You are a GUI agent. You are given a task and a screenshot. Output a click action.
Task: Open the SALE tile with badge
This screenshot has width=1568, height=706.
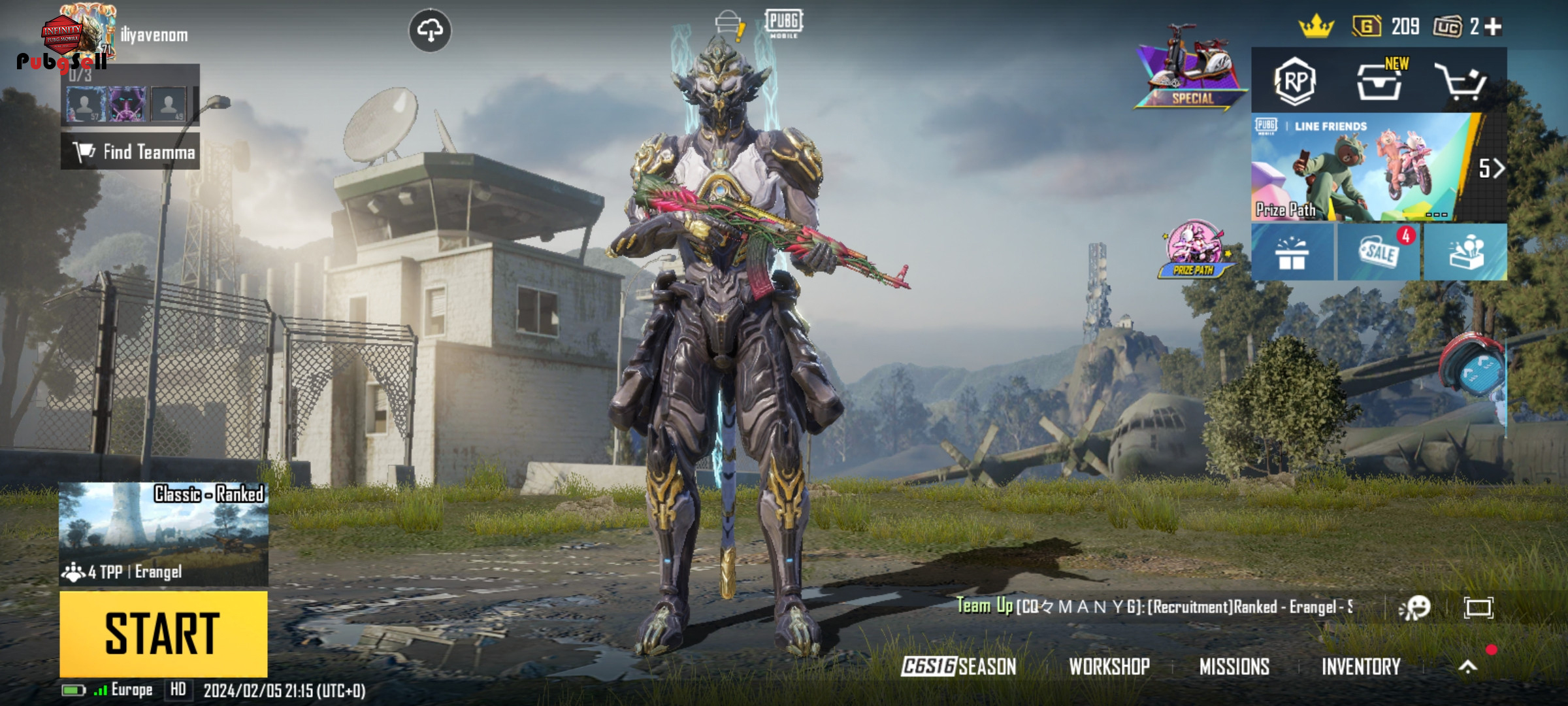1379,252
